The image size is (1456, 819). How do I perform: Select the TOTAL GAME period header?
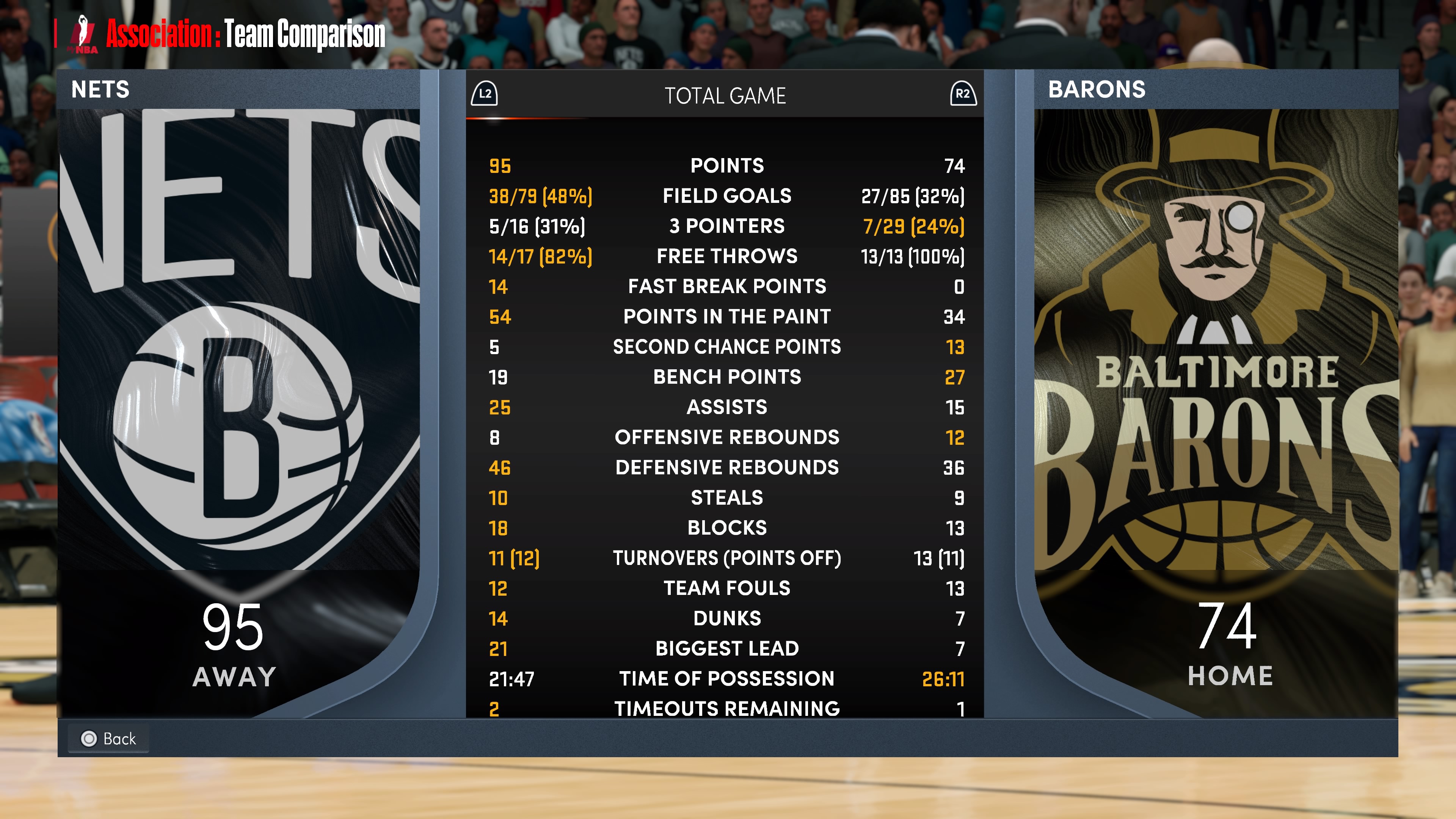725,96
